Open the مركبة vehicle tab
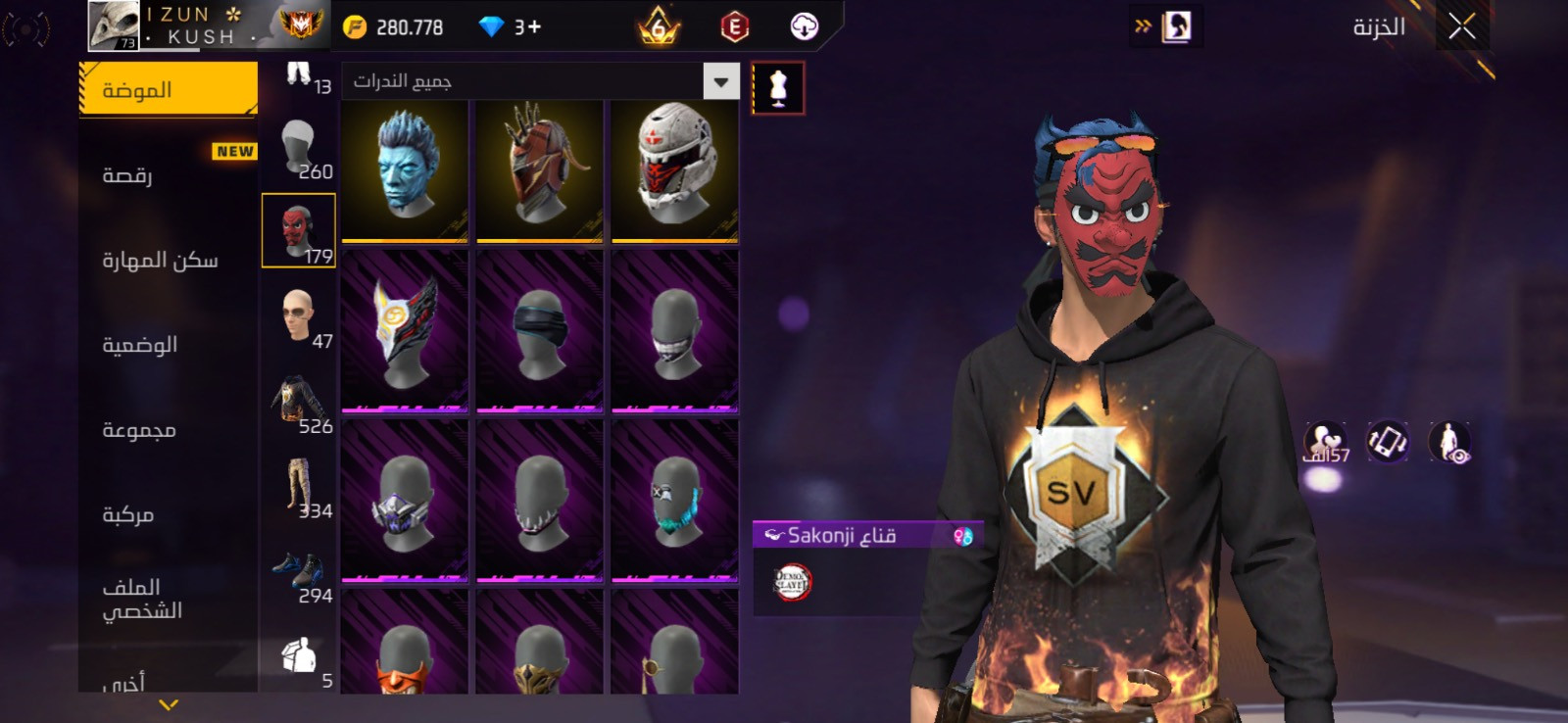Viewport: 1568px width, 723px height. click(128, 514)
